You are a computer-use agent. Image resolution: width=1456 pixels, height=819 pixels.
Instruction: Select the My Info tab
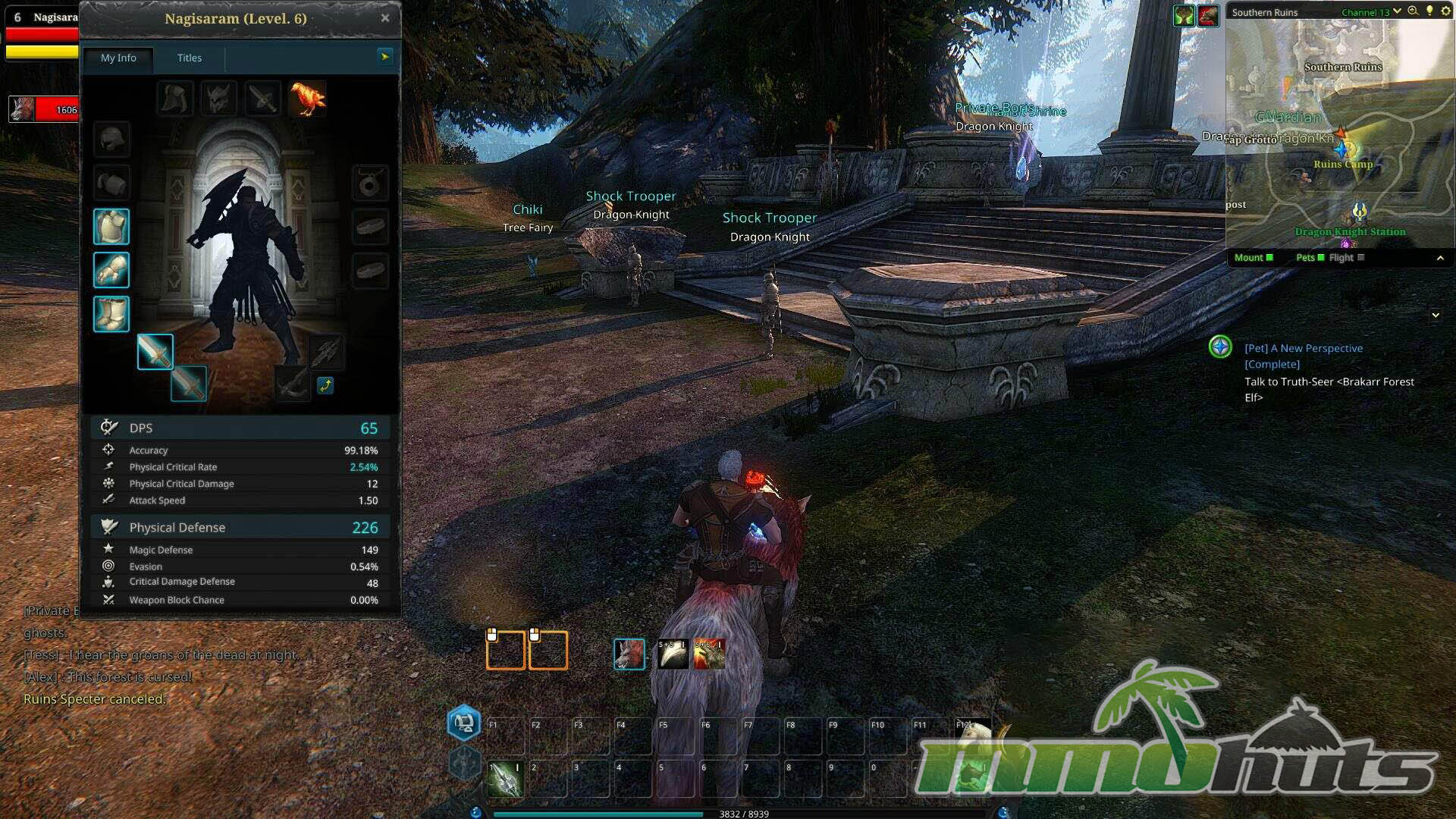coord(118,58)
